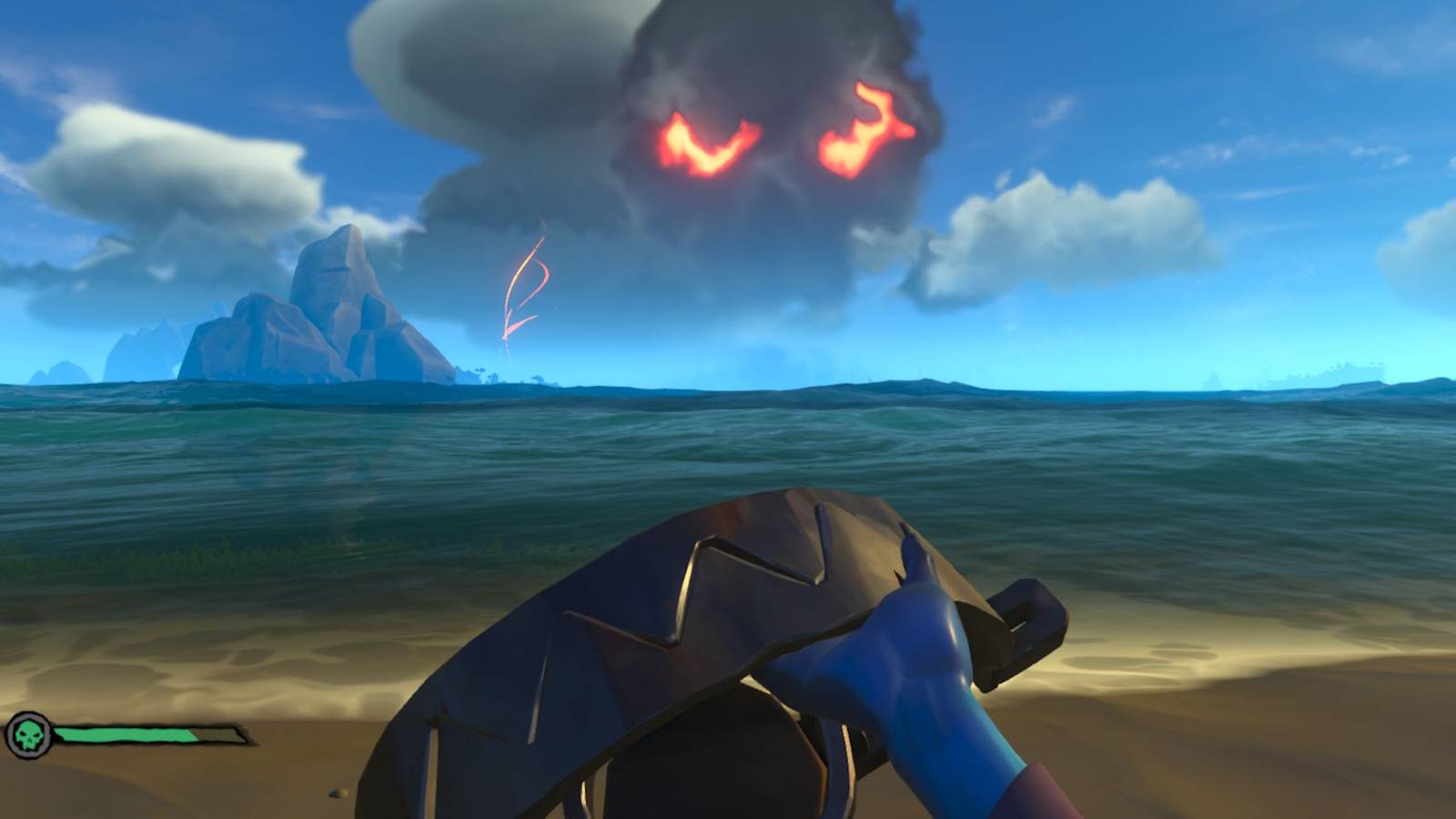The height and width of the screenshot is (819, 1456).
Task: Click the trap's release lever mechanism
Action: pyautogui.click(x=1019, y=628)
